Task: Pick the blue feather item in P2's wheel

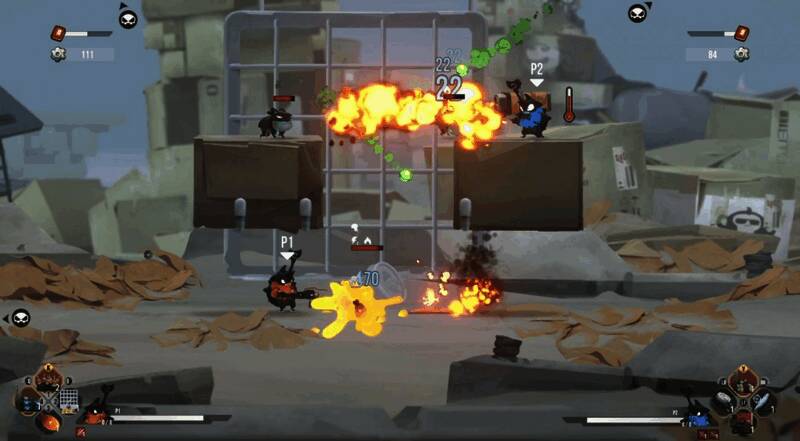Action: (762, 401)
